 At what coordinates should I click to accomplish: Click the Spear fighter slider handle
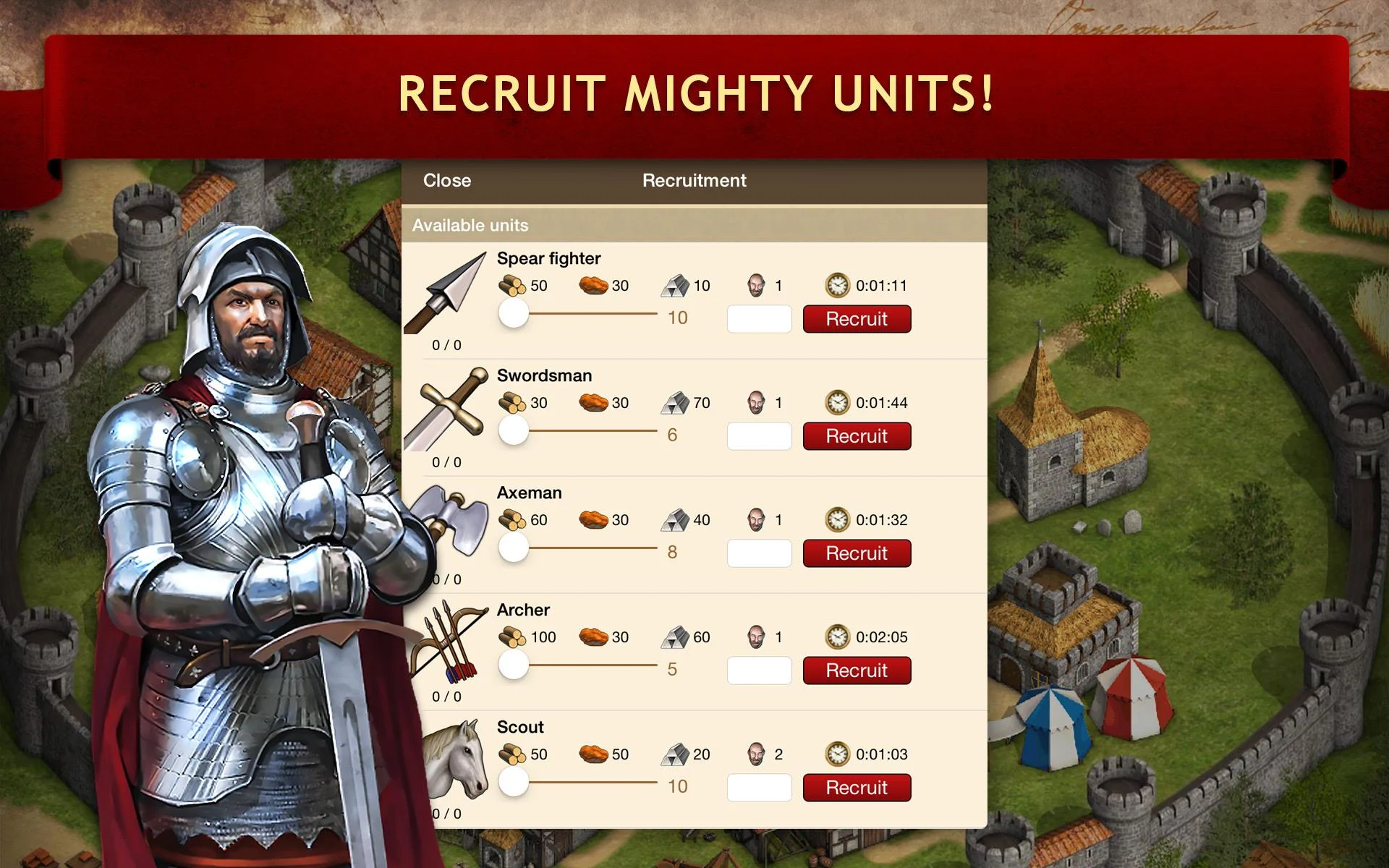pos(514,313)
